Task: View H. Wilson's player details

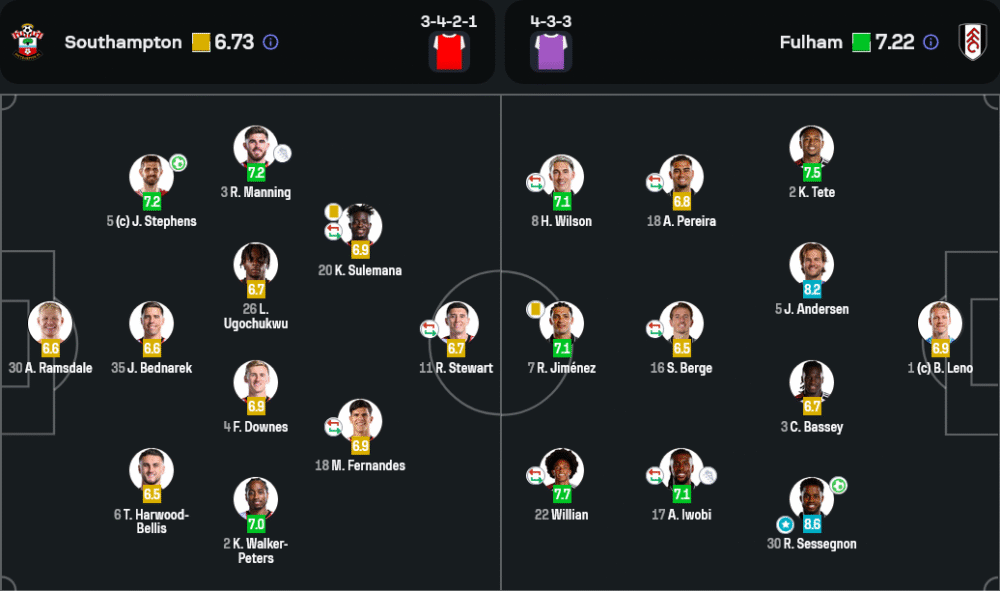Action: 562,177
